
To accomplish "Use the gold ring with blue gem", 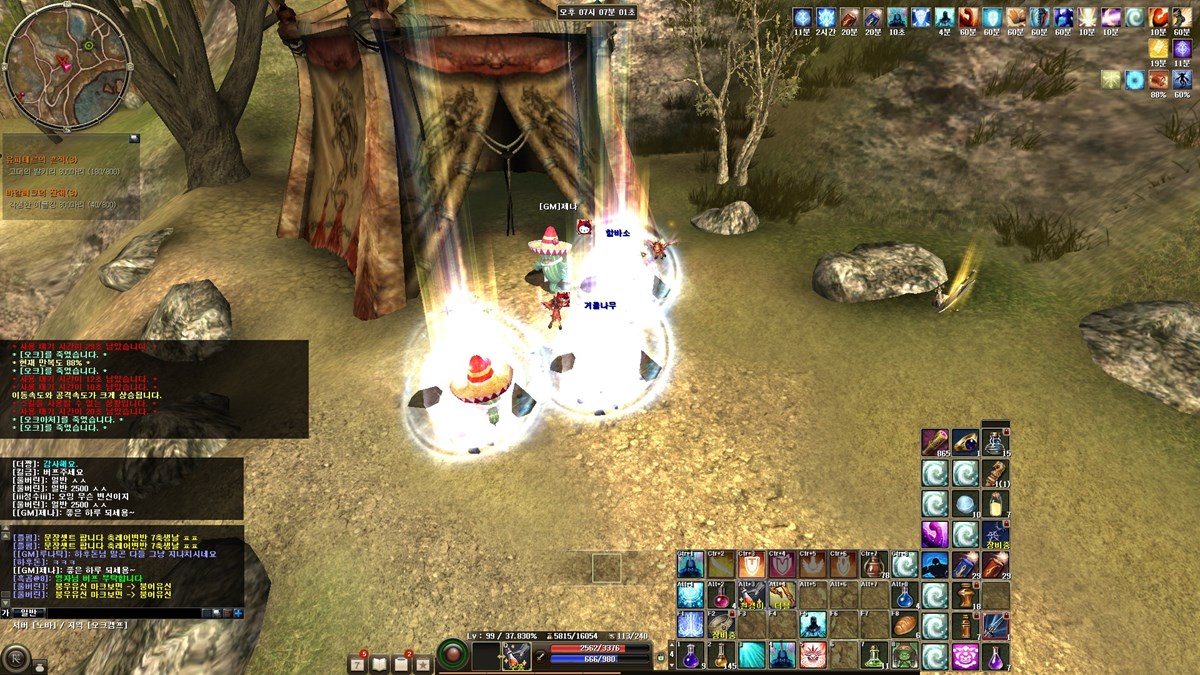I will [965, 442].
